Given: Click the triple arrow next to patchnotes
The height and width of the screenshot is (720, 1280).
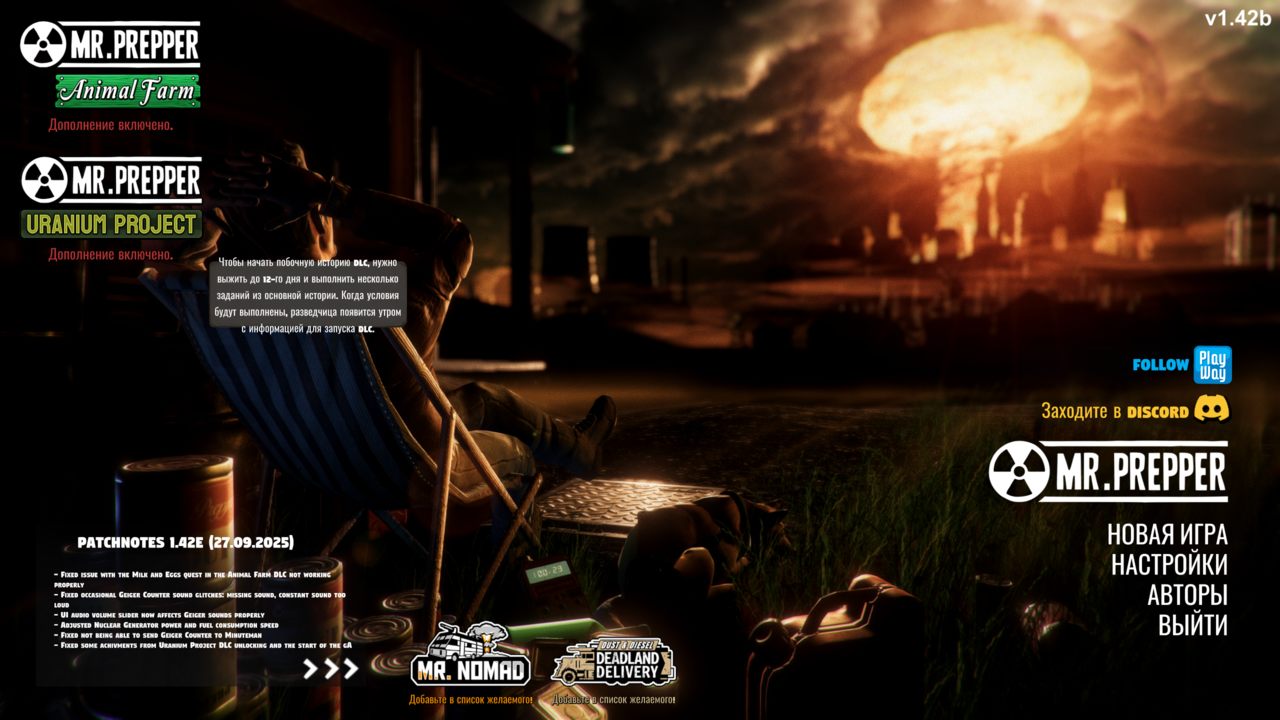Looking at the screenshot, I should click(330, 669).
